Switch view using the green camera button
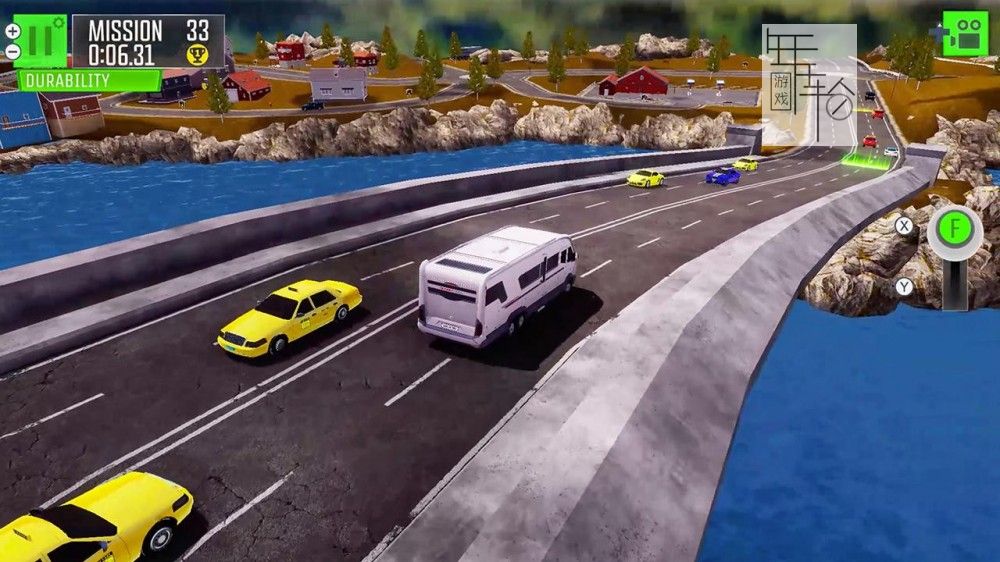1000x562 pixels. click(x=965, y=34)
